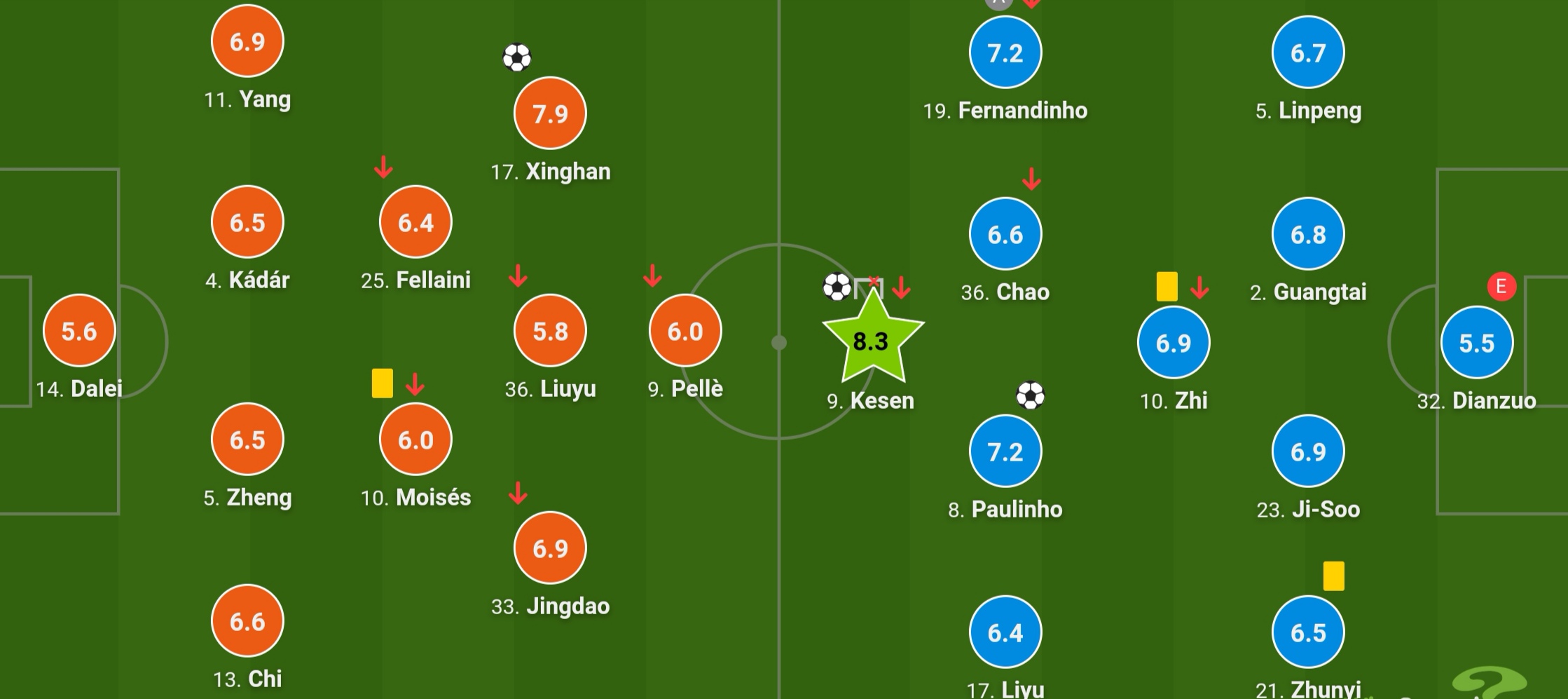
Task: Open Yang's player rating circle
Action: click(x=247, y=41)
